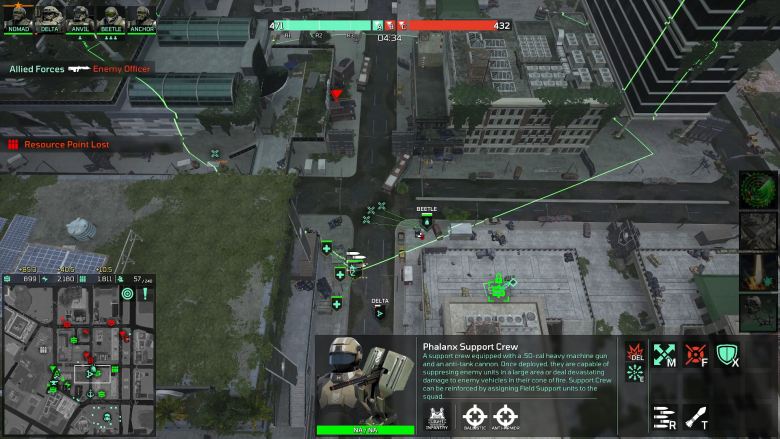
Task: Toggle the minimap target ping button
Action: point(127,294)
